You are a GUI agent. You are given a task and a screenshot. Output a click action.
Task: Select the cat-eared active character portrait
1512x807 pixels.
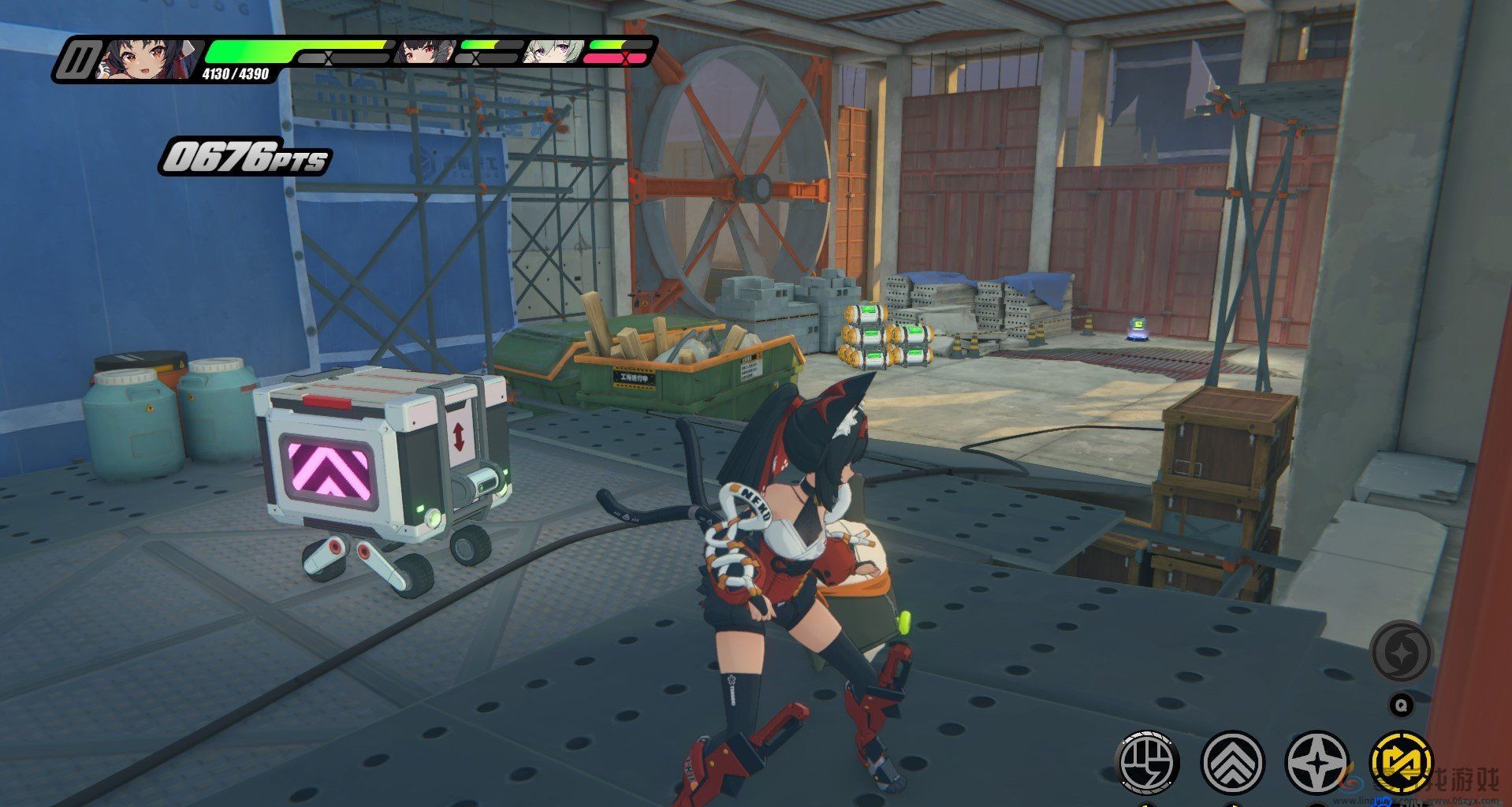[147, 60]
